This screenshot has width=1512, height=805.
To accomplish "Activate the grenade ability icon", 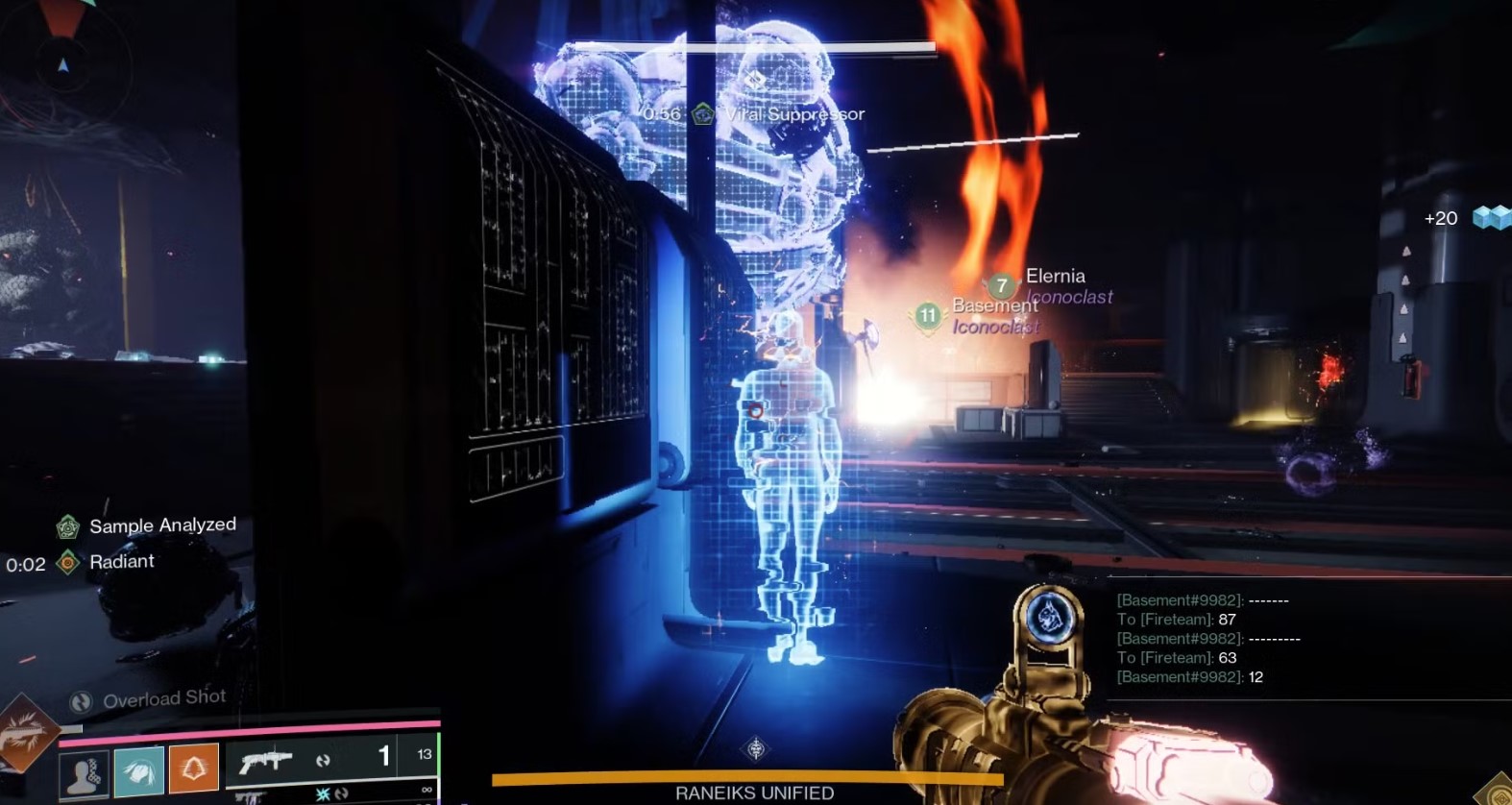I will pyautogui.click(x=85, y=773).
